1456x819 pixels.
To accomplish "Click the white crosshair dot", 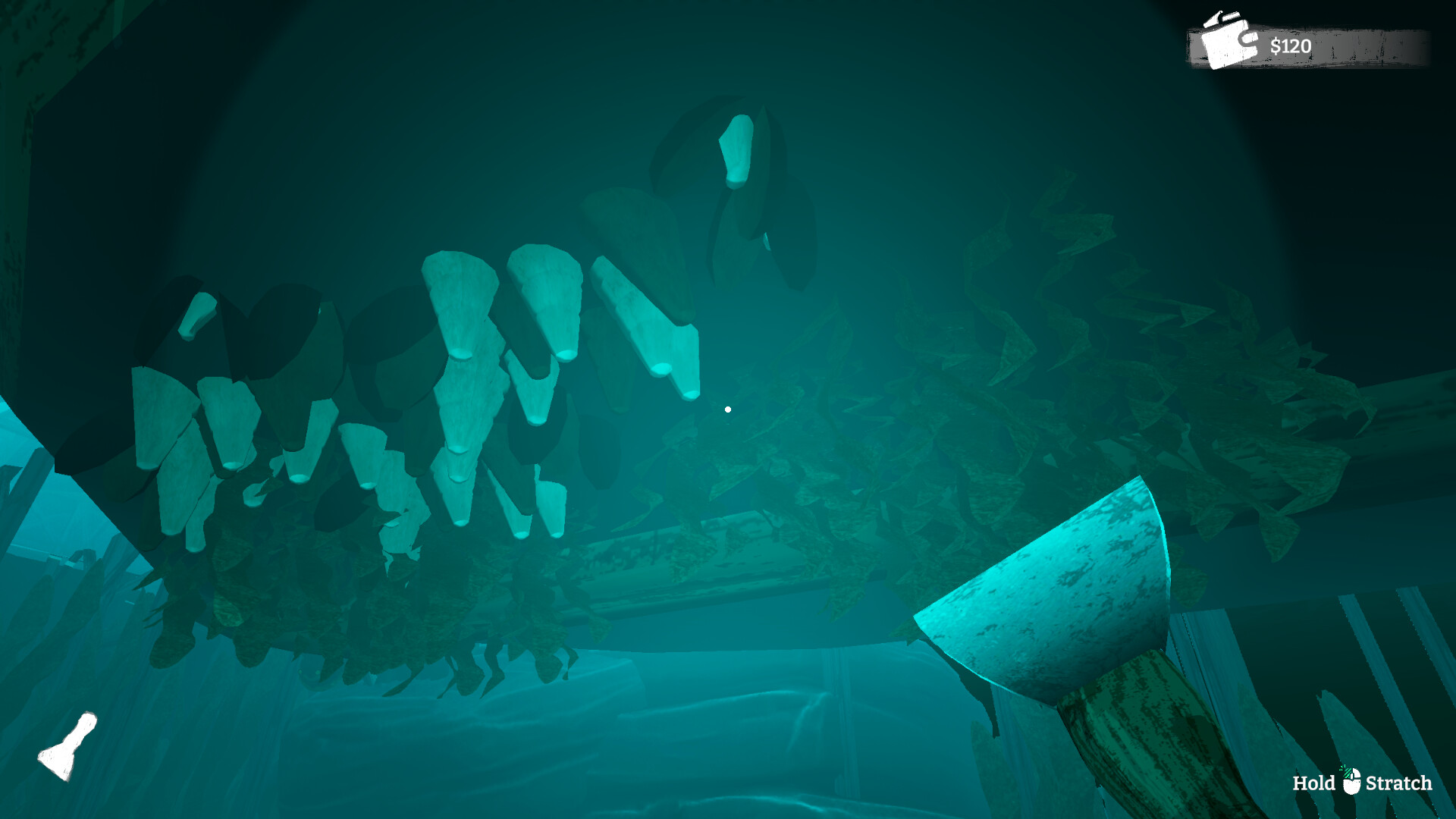I will tap(727, 408).
